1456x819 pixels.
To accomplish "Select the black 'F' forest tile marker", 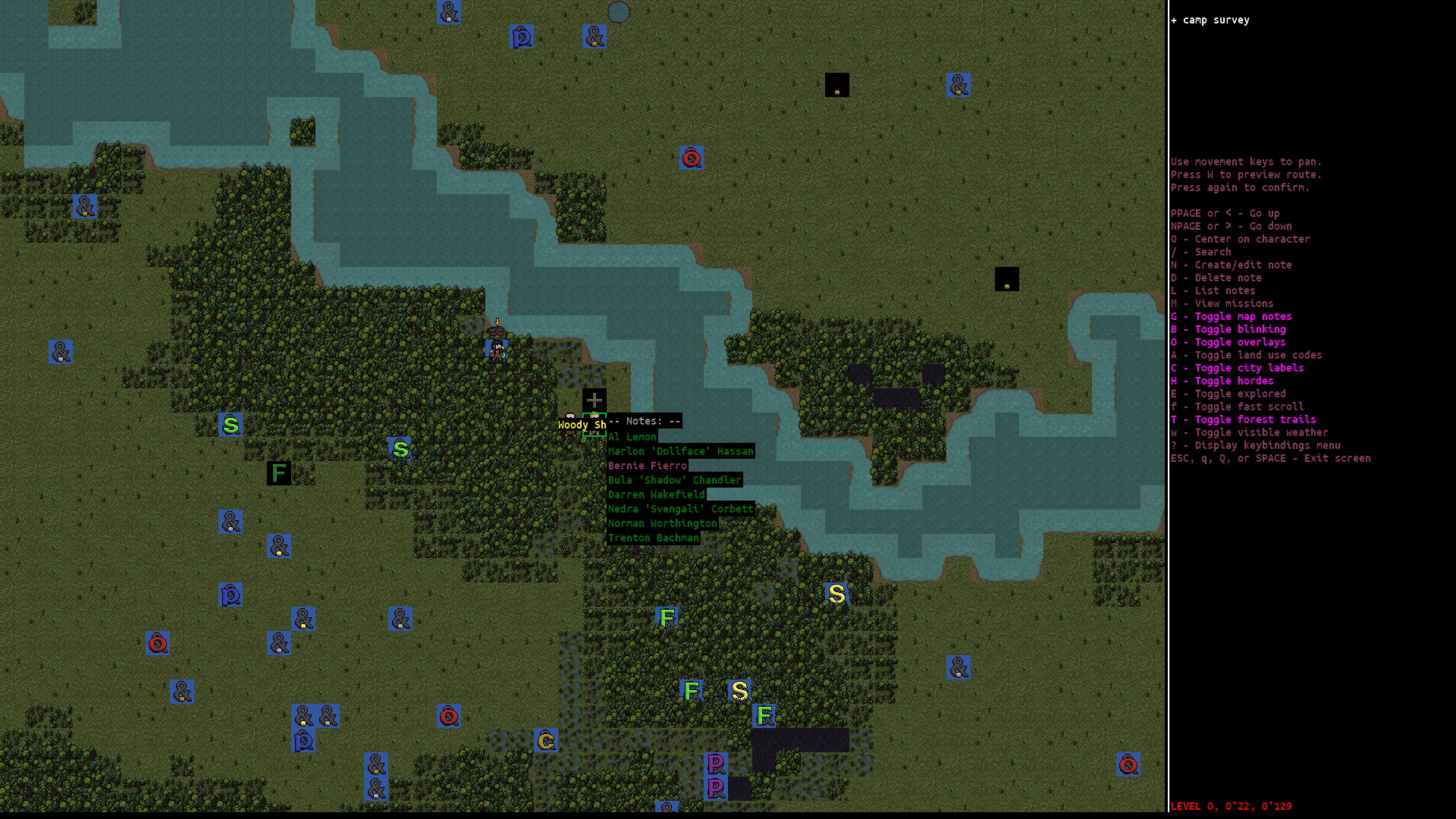I will tap(278, 472).
